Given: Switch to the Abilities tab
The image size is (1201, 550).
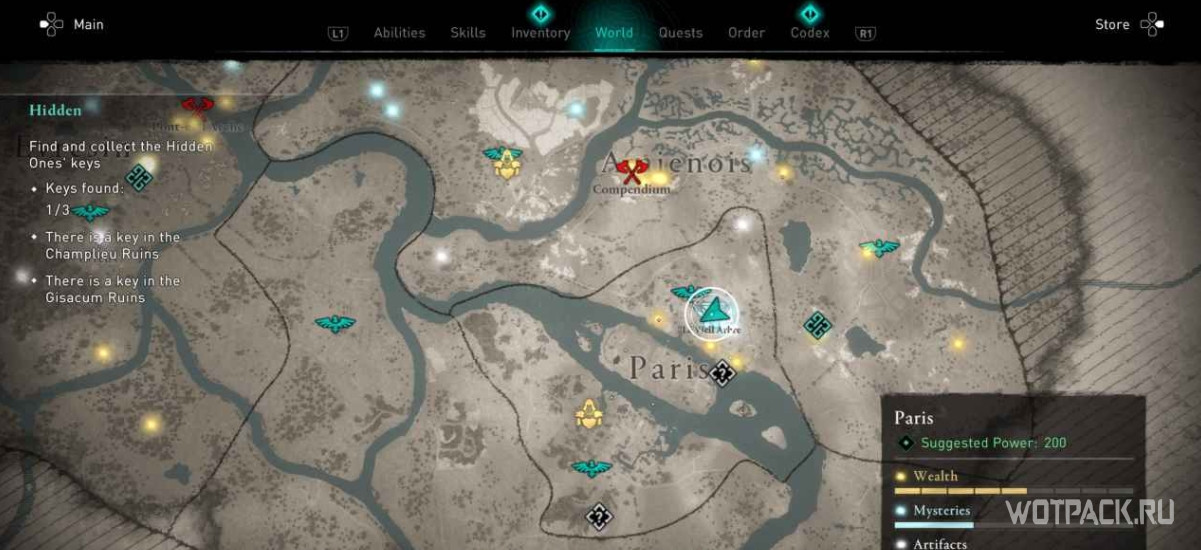Looking at the screenshot, I should point(399,33).
